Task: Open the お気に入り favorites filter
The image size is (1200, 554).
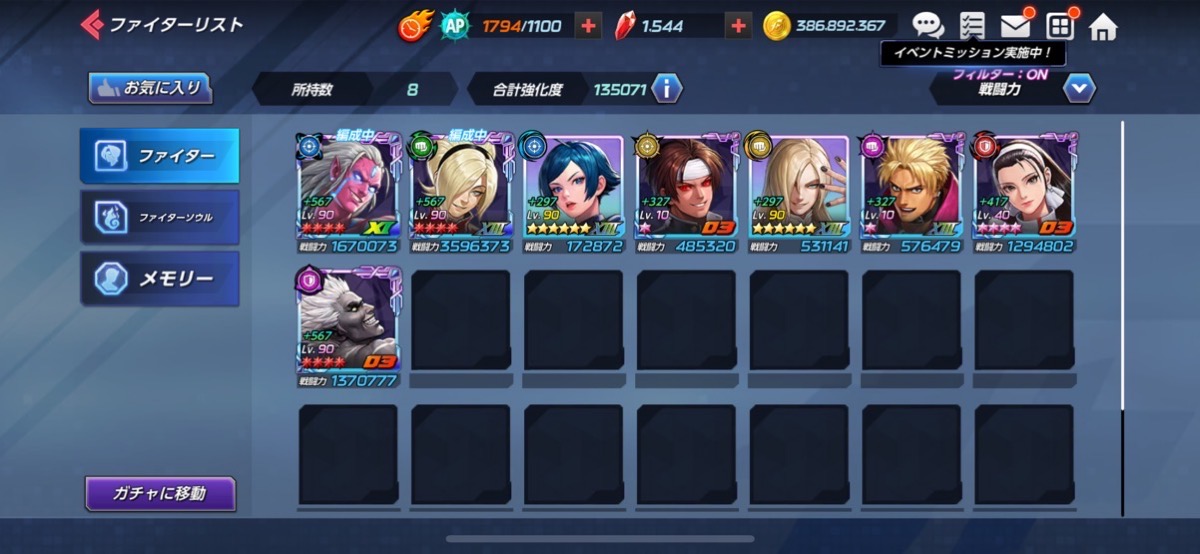Action: 150,88
